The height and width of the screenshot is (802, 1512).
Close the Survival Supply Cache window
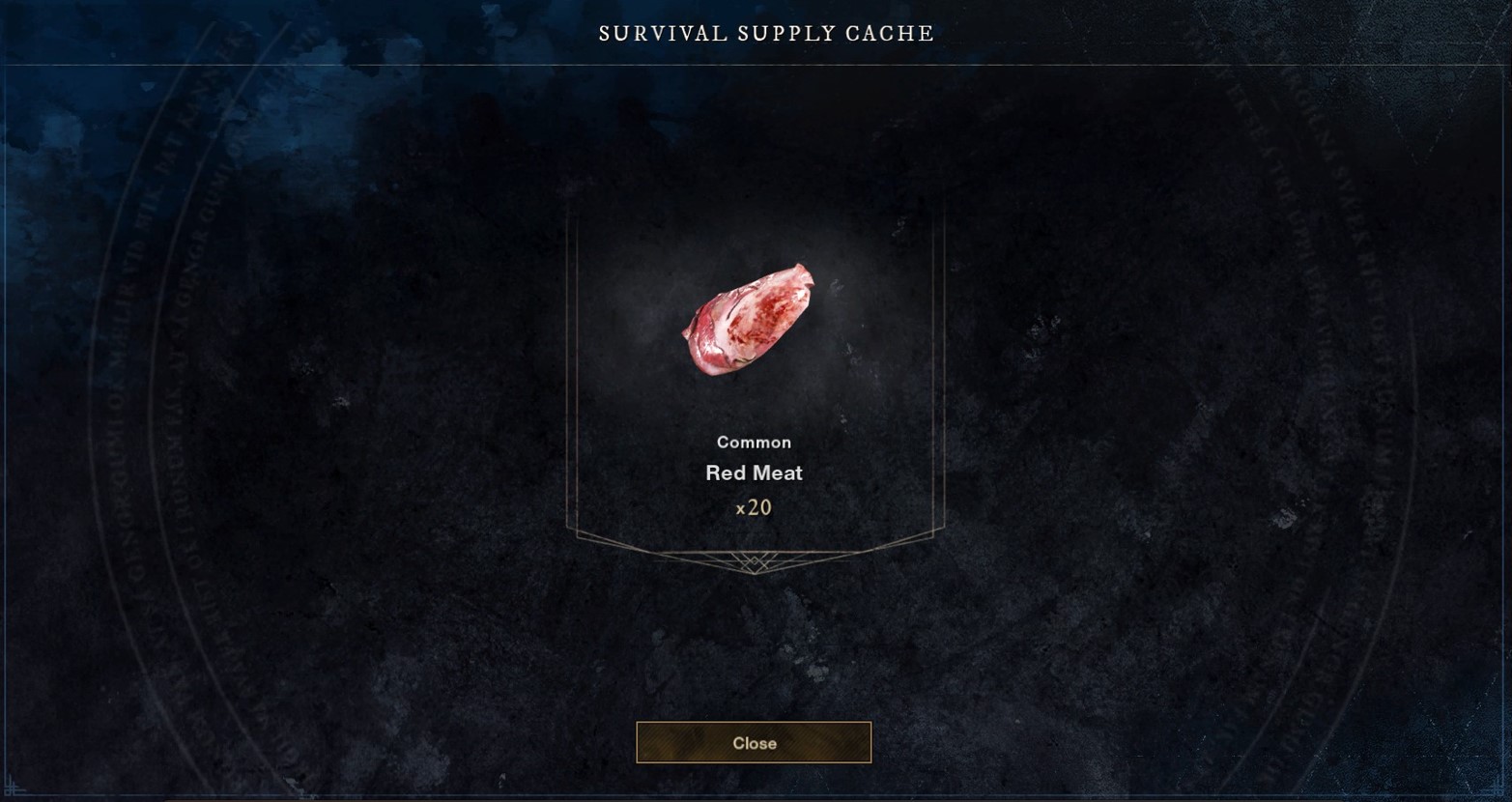[754, 742]
